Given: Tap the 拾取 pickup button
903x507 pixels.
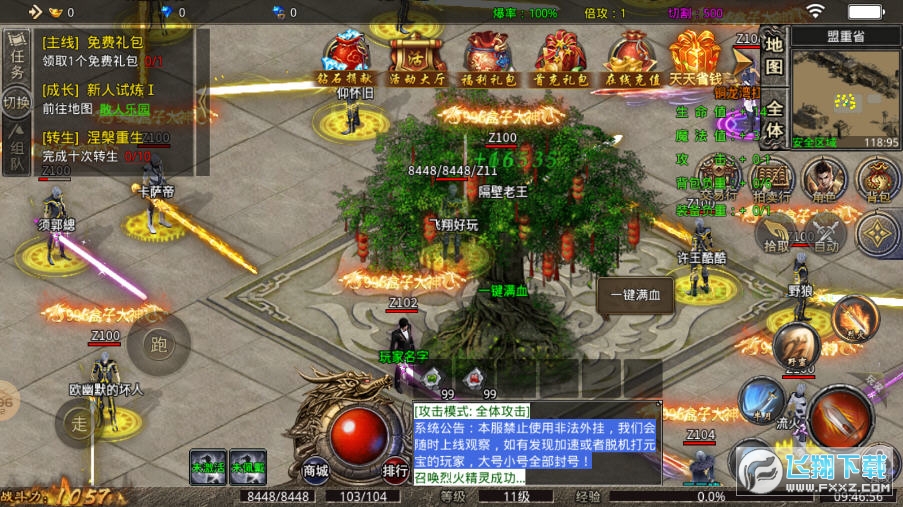Looking at the screenshot, I should pos(776,236).
